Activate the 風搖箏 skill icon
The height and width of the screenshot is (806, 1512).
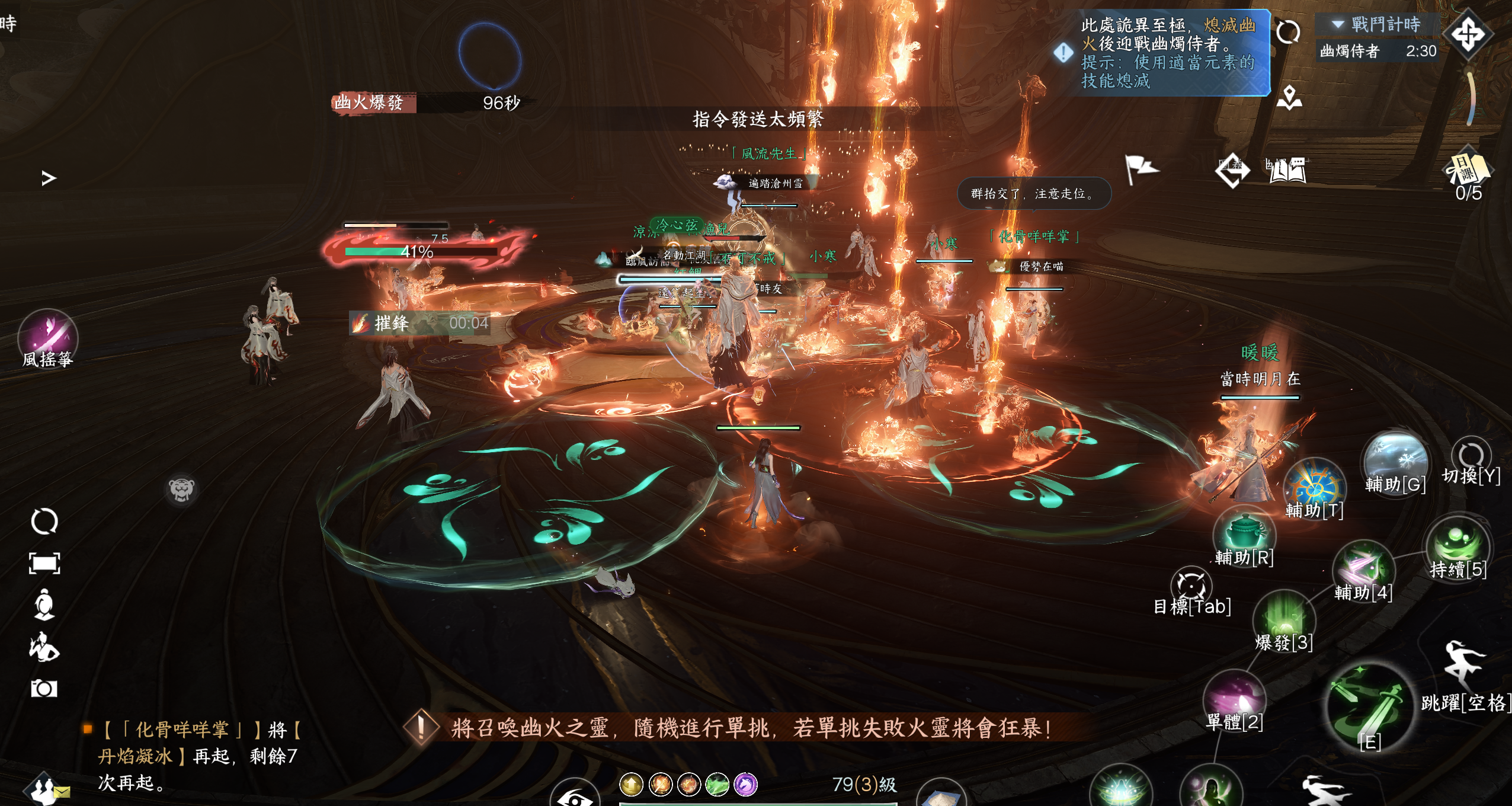(x=47, y=335)
